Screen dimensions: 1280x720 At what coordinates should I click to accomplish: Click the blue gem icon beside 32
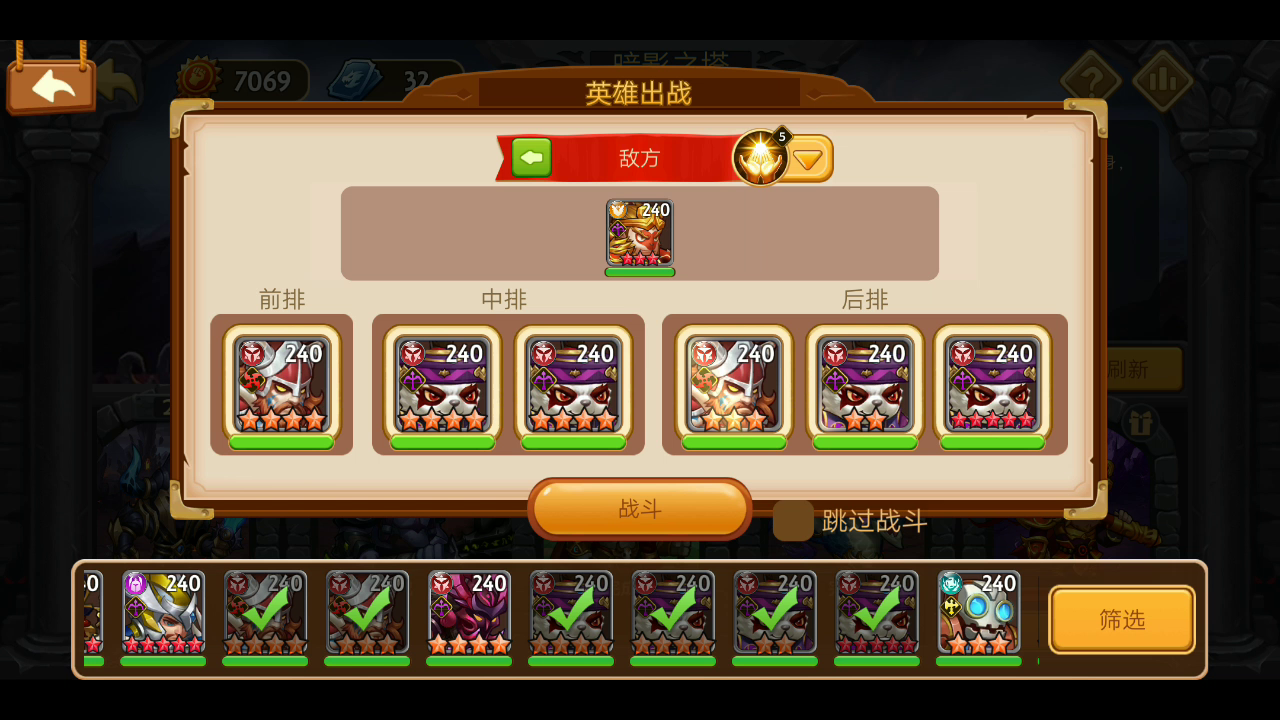click(x=355, y=78)
